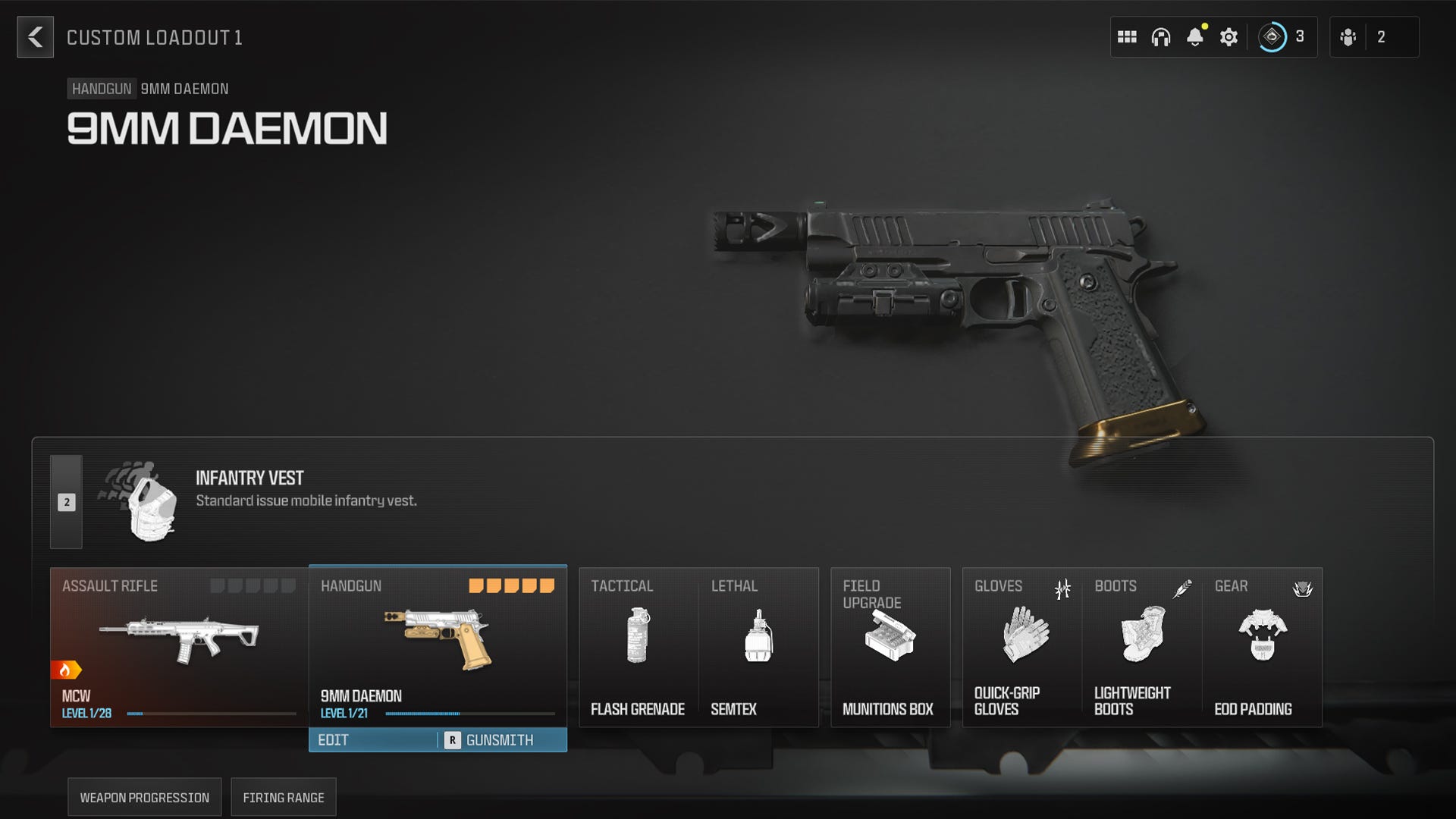Open the main menu grid icon
1456x819 pixels.
(x=1128, y=36)
